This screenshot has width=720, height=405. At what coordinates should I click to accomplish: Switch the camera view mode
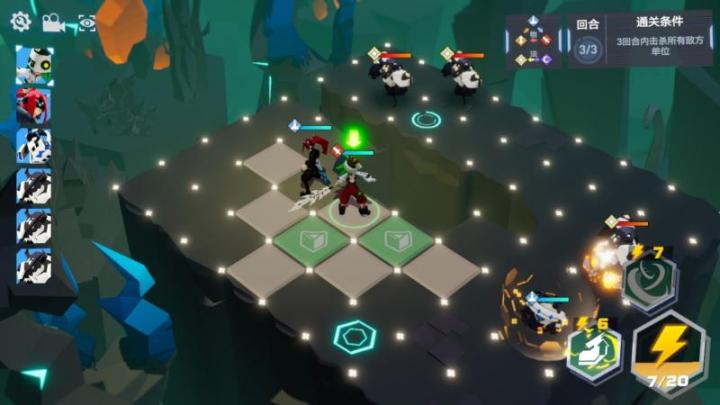tap(53, 22)
